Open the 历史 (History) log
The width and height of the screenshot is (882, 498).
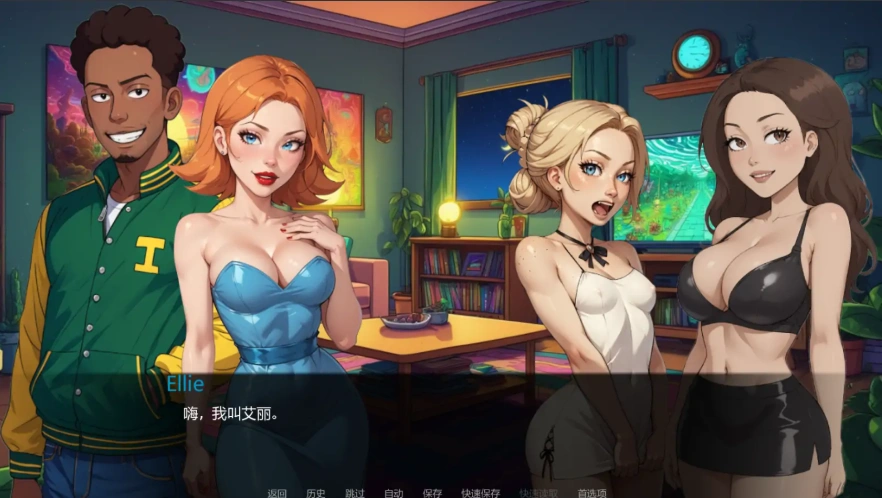[316, 492]
